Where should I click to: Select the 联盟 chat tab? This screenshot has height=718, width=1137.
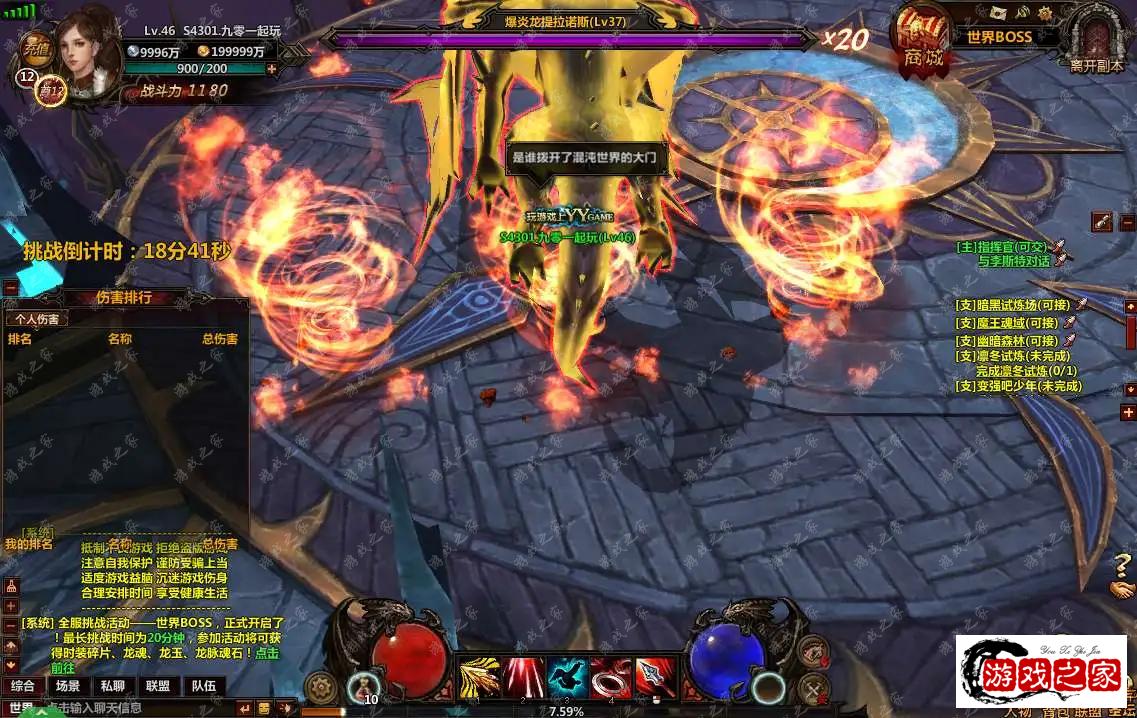click(x=157, y=686)
